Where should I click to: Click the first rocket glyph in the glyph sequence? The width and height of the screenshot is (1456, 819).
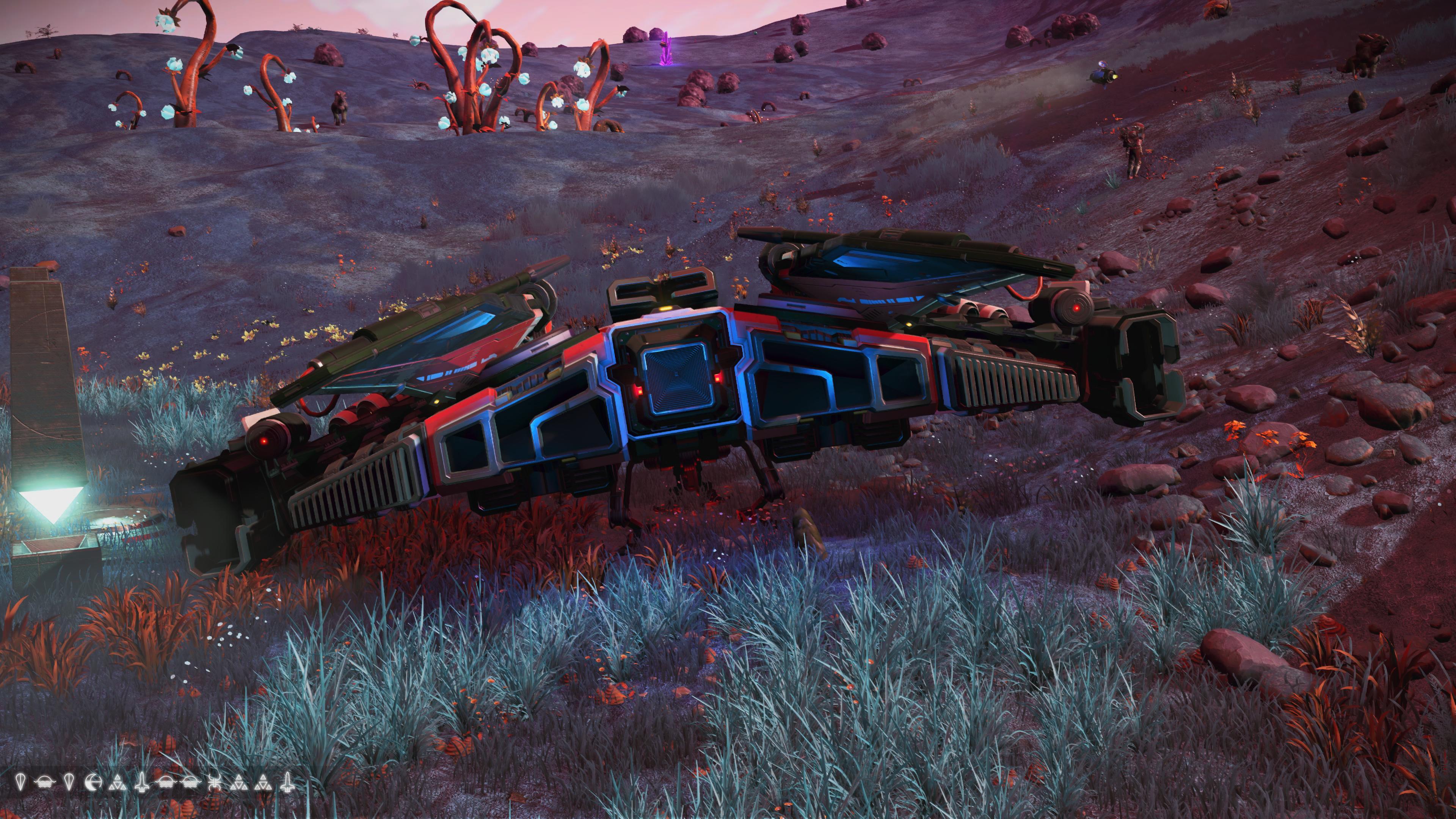point(143,783)
